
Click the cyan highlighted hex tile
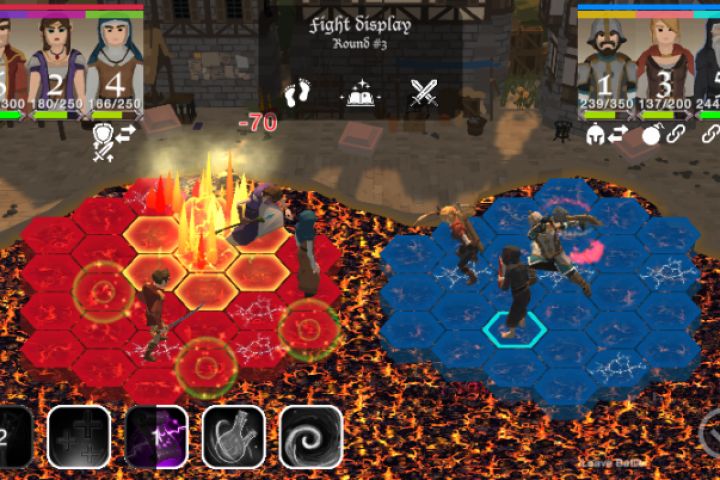pyautogui.click(x=514, y=329)
